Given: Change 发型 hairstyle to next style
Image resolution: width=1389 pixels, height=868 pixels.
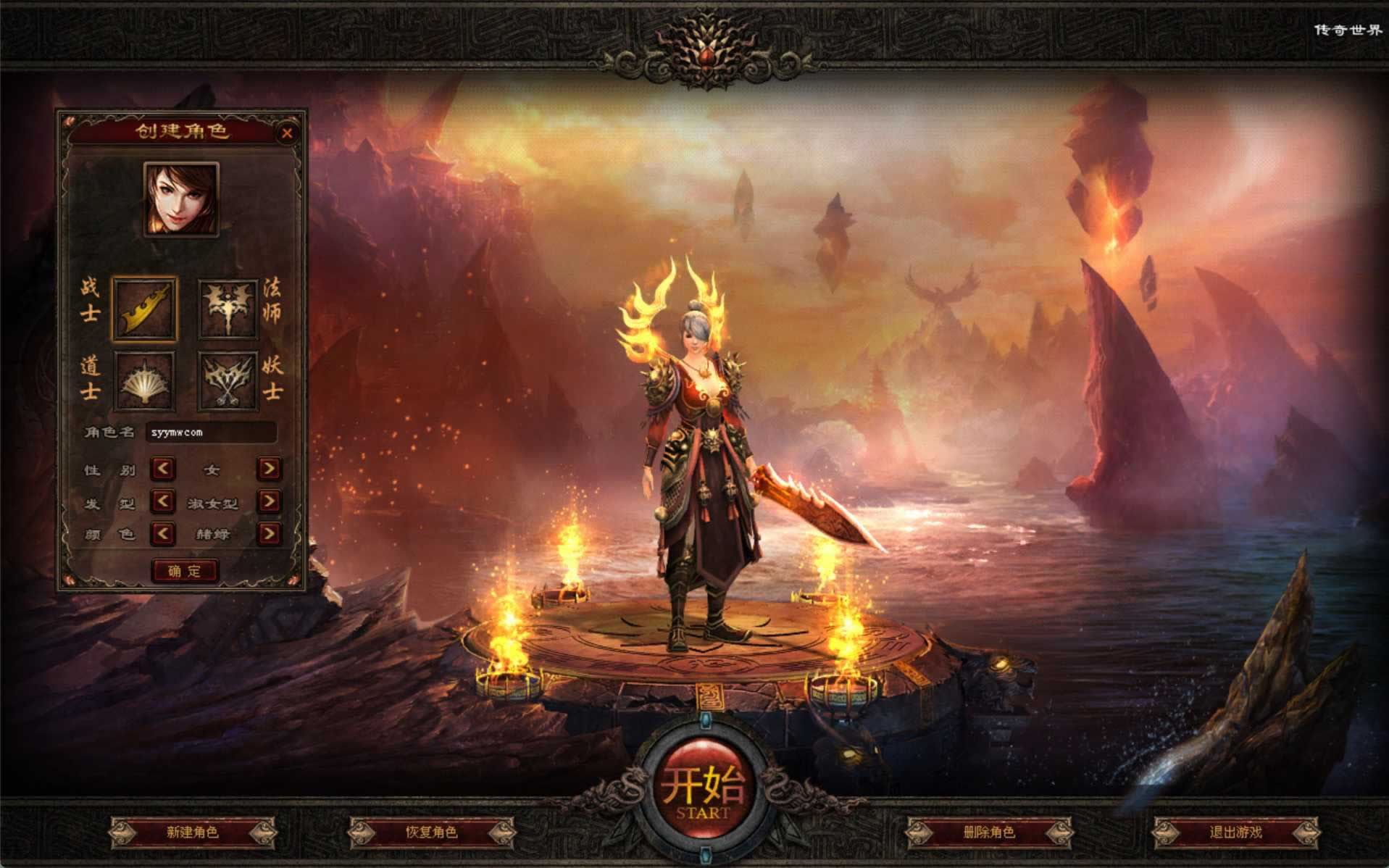Looking at the screenshot, I should 269,501.
